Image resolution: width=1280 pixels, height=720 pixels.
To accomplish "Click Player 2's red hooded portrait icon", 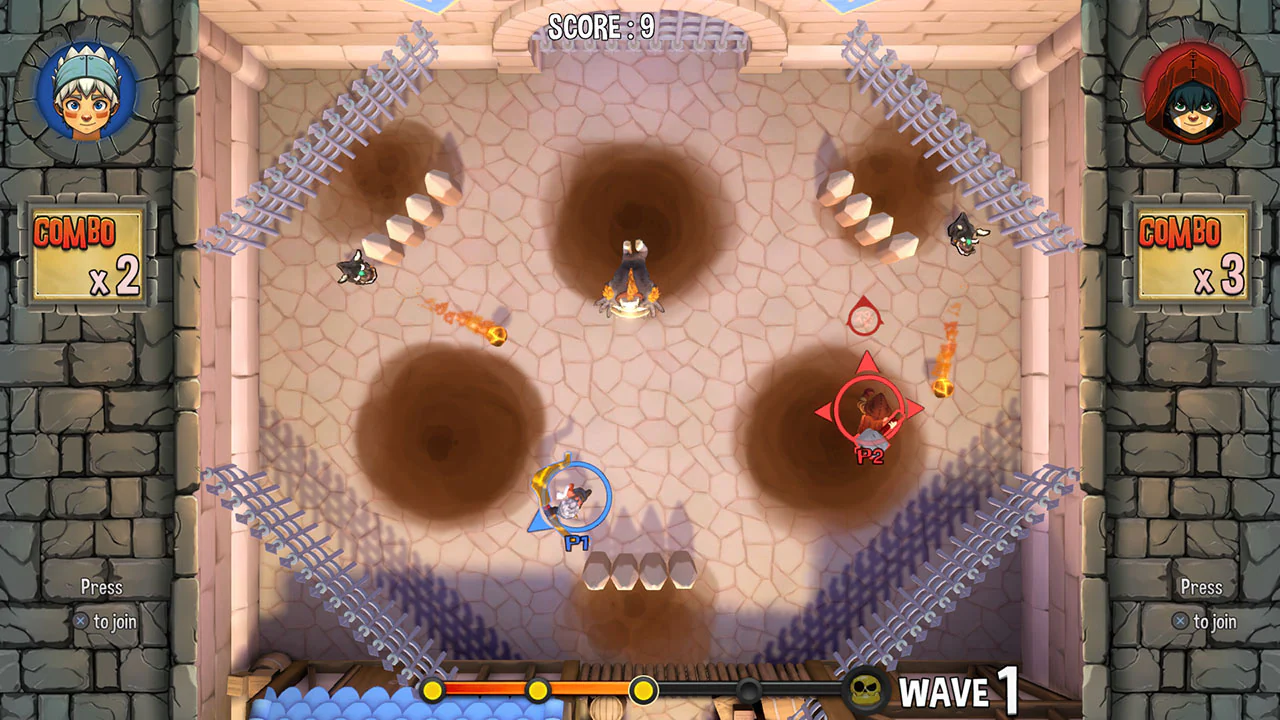I will click(1195, 92).
